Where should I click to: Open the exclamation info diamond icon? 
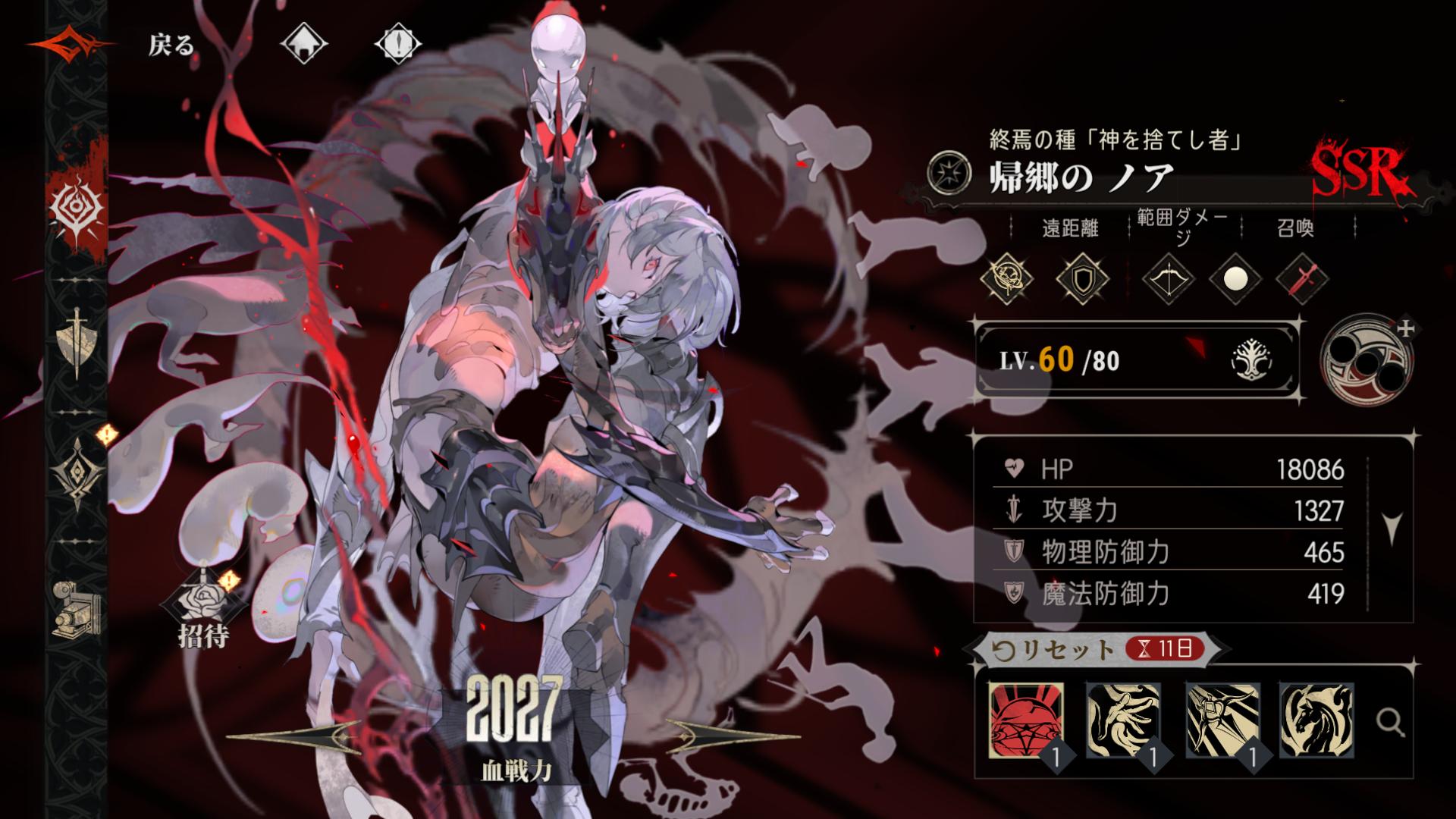[x=398, y=45]
